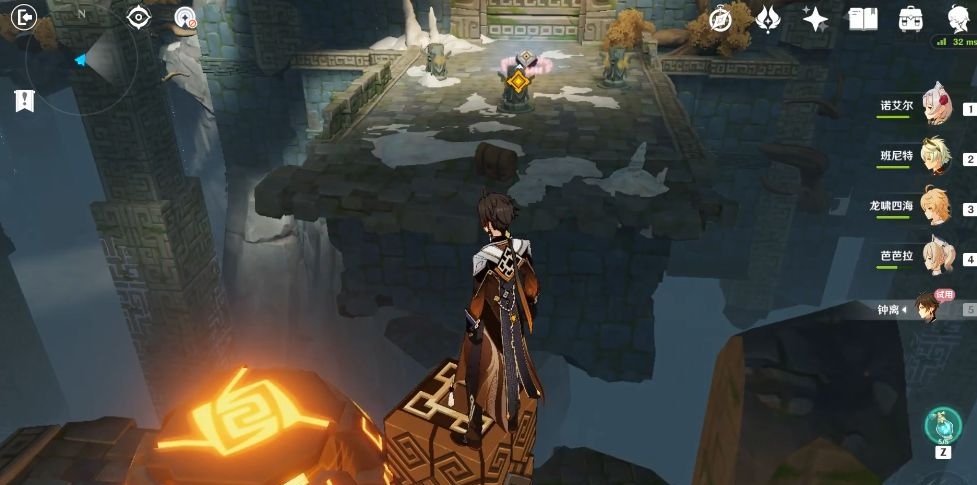This screenshot has height=485, width=977.
Task: Open the open-book Adventure journal icon
Action: 862,18
